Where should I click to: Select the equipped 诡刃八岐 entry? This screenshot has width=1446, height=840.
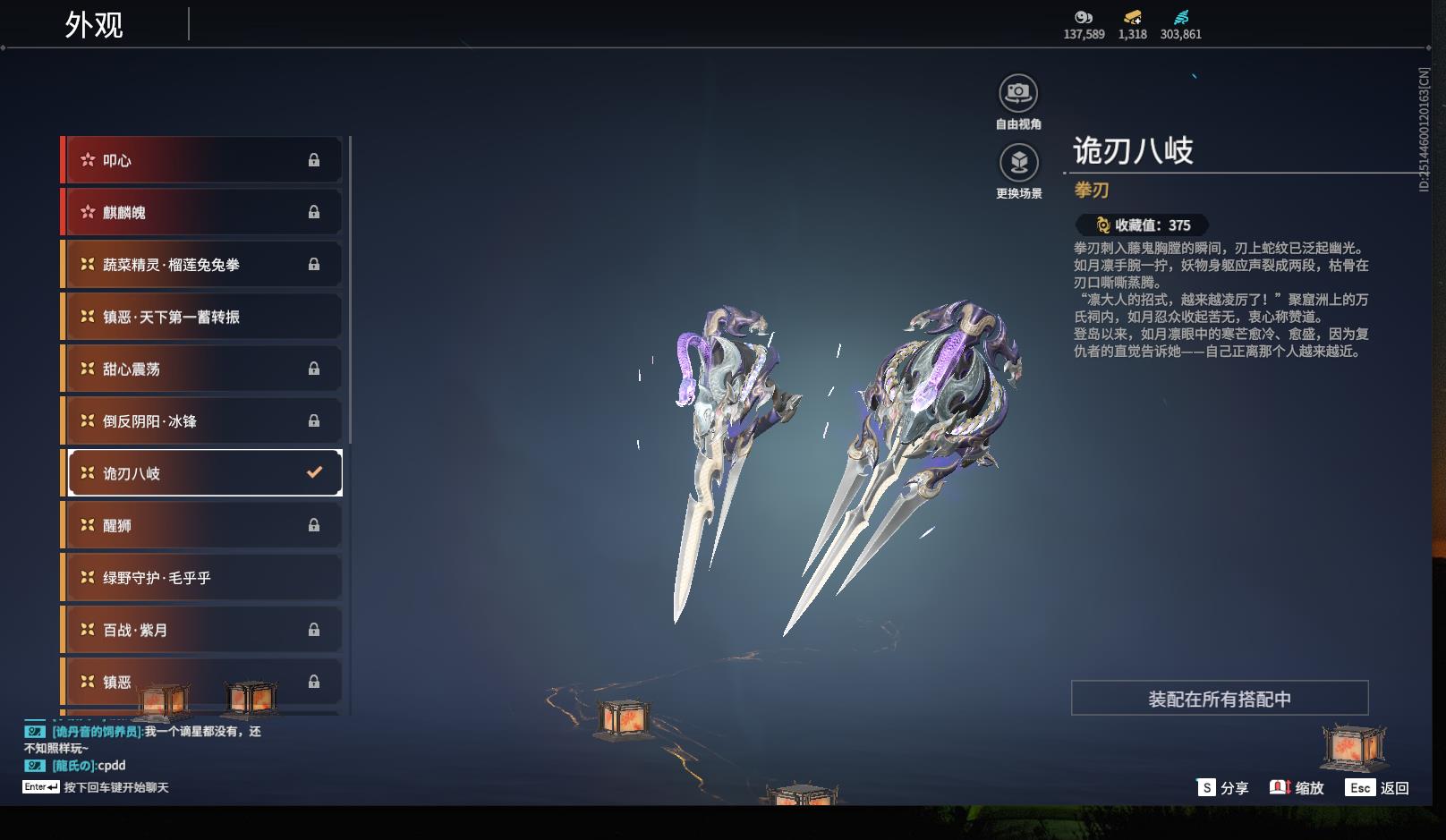(x=205, y=473)
